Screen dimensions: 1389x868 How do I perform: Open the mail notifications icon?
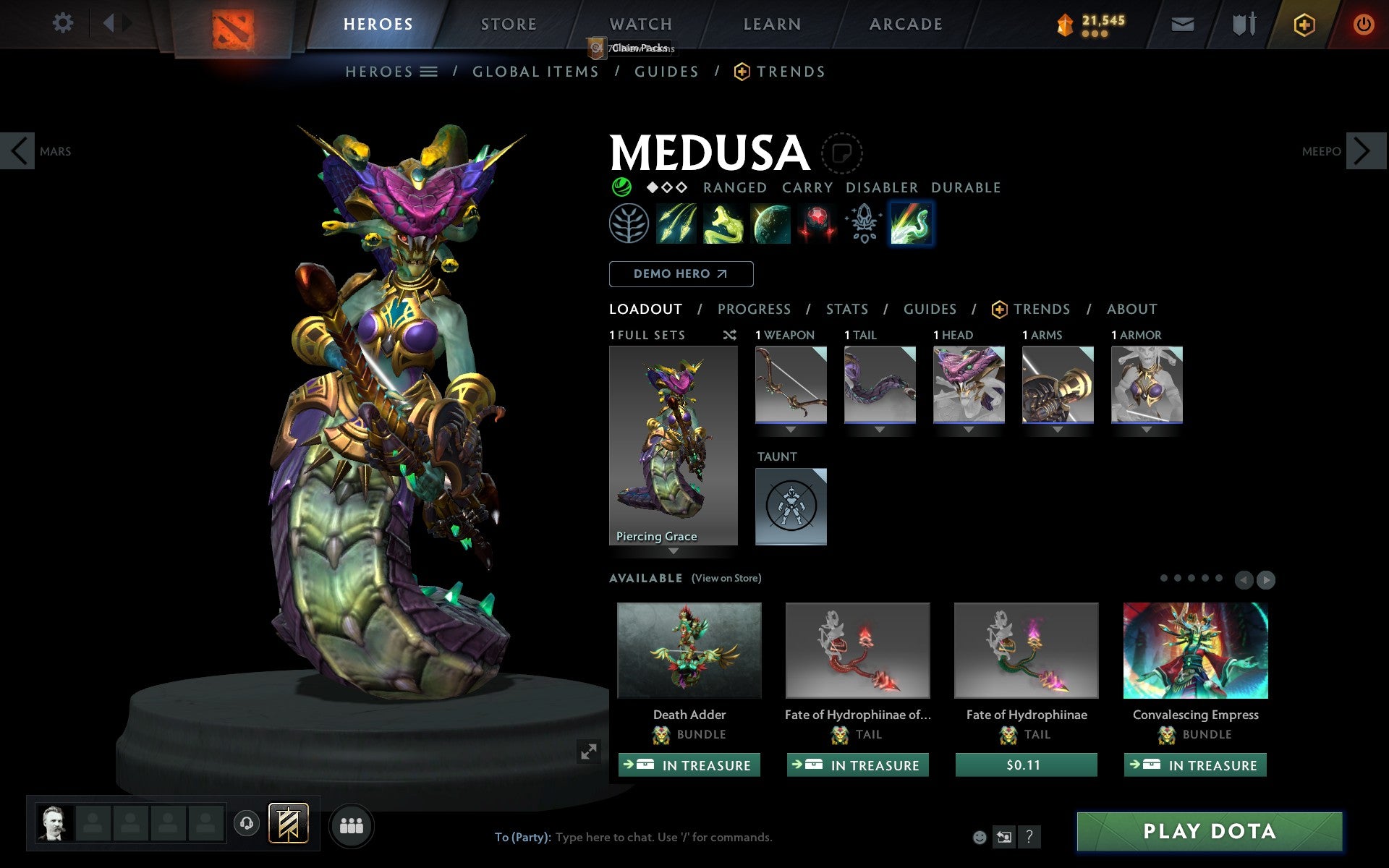point(1182,23)
